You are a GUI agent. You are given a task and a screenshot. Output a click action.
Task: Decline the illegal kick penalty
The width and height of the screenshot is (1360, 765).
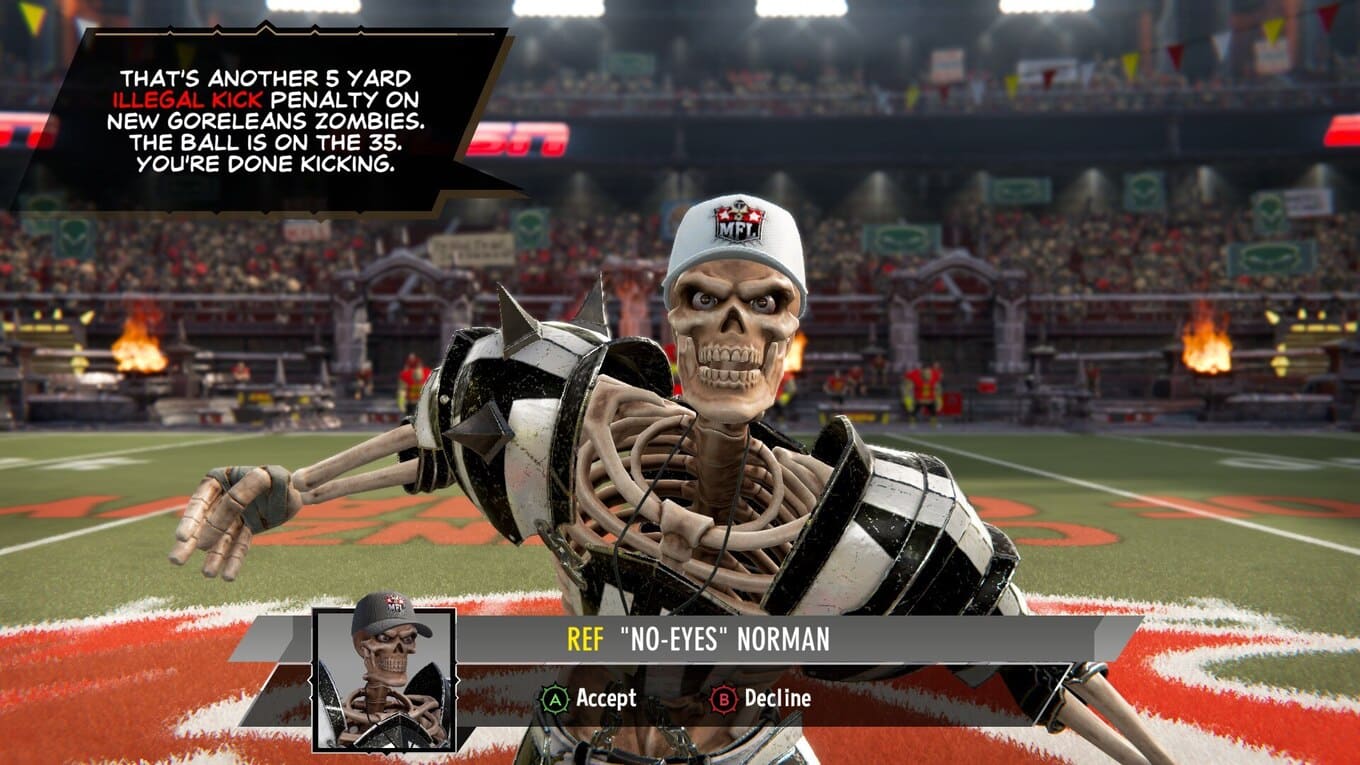coord(761,698)
